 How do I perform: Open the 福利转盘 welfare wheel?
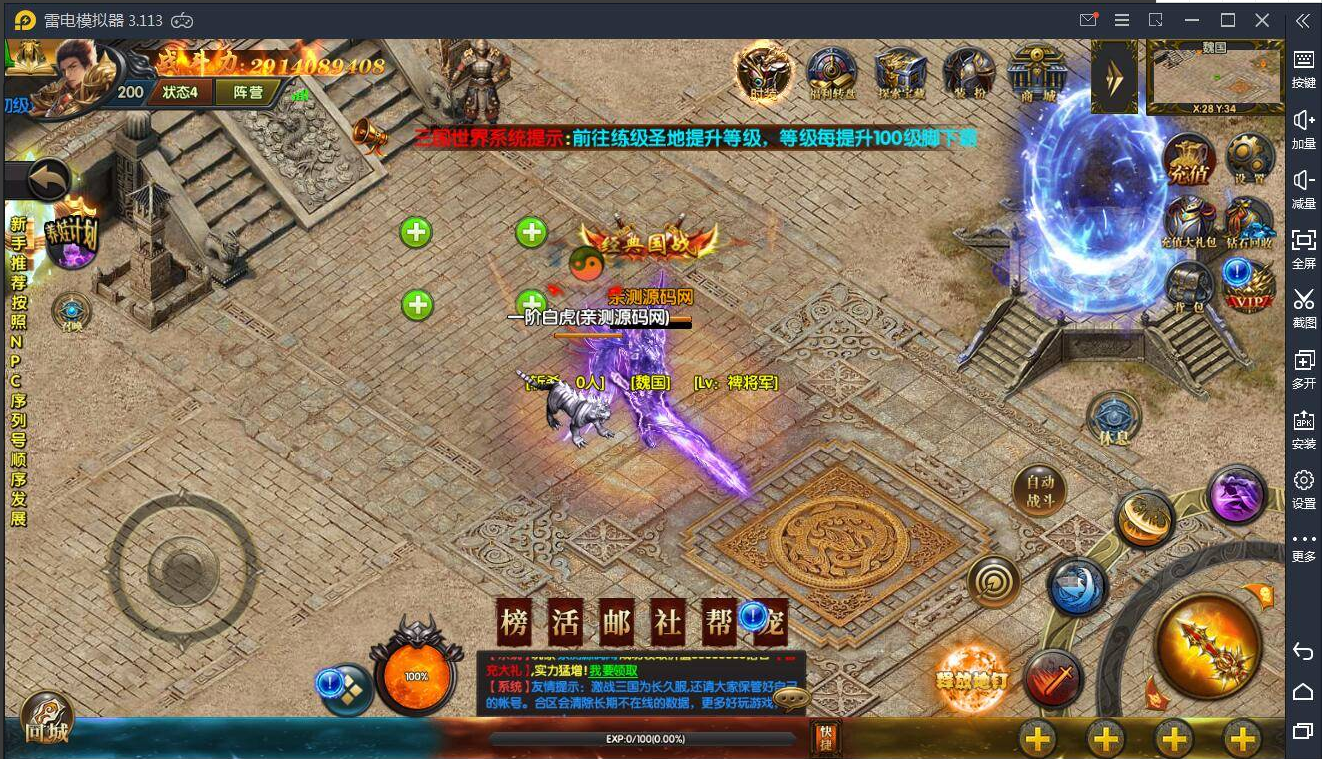(x=831, y=72)
